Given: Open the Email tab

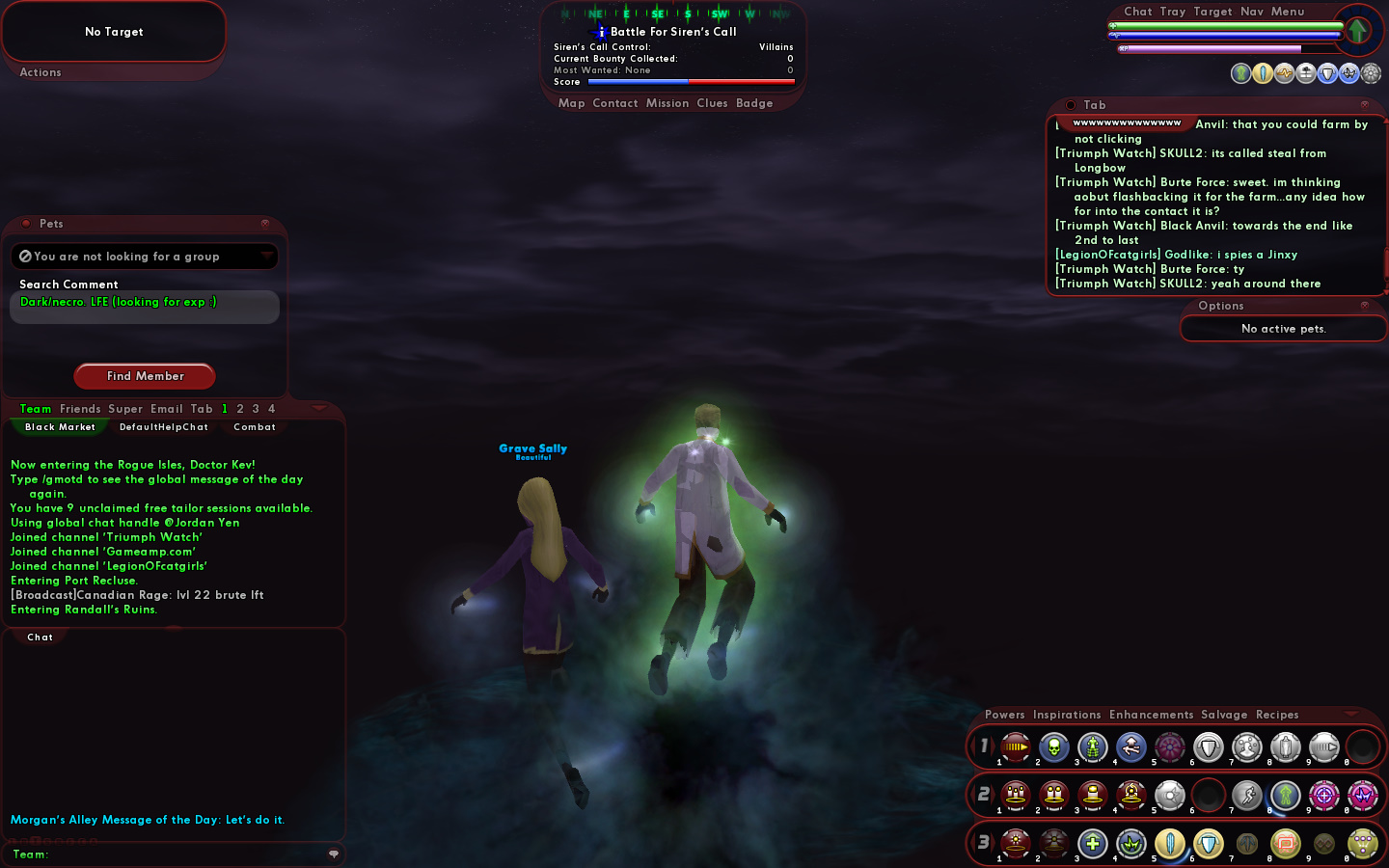Looking at the screenshot, I should pyautogui.click(x=167, y=409).
